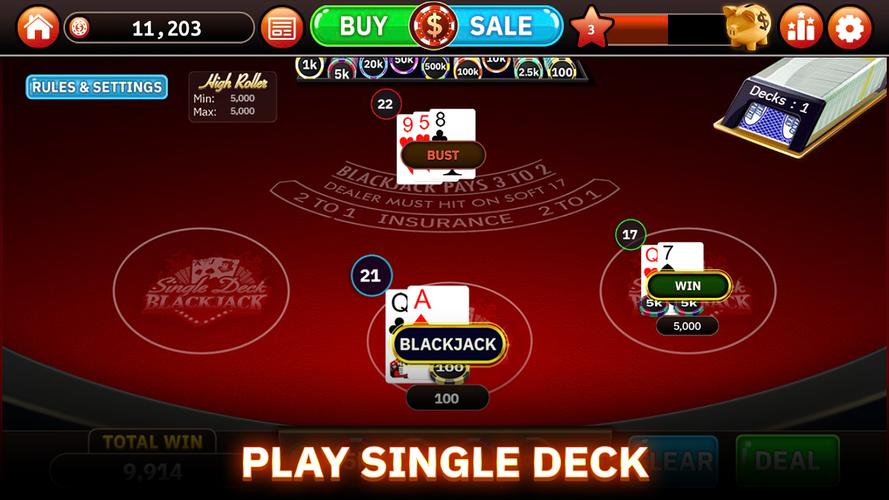Choose the 100k betting chip
889x500 pixels.
(467, 71)
